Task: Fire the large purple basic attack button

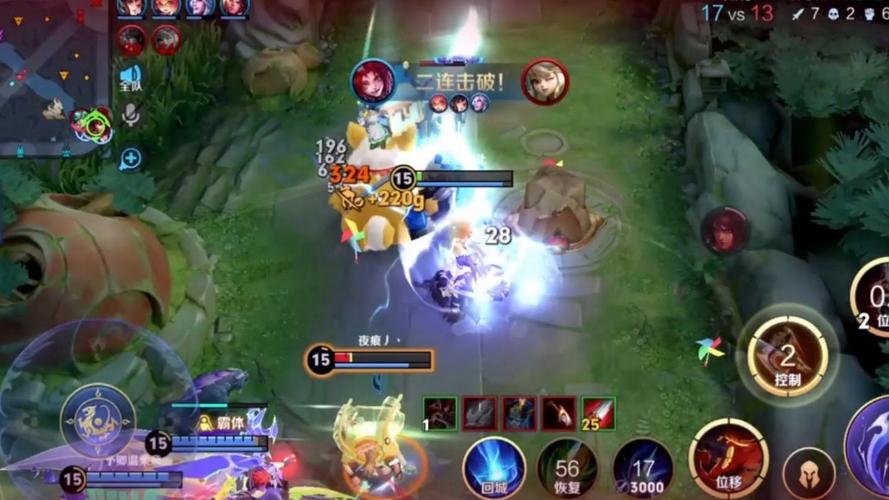Action: point(872,443)
